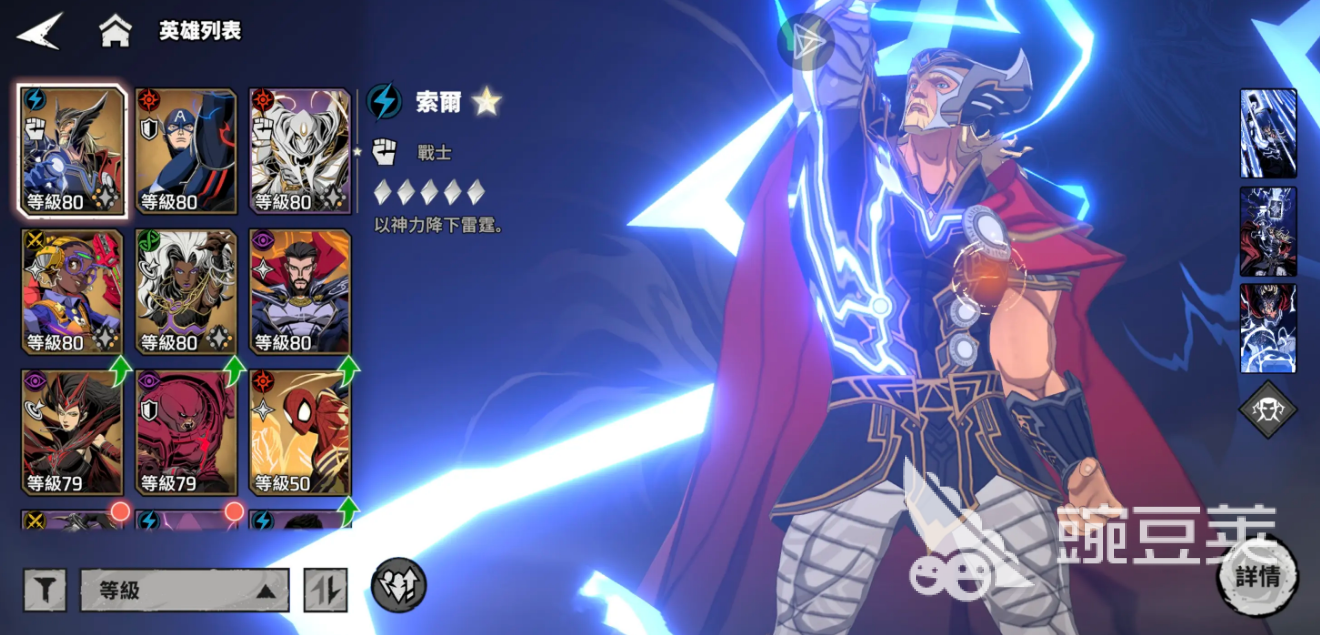The image size is (1320, 635).
Task: Click the diamond emblem below skin thumbnails
Action: (x=1268, y=409)
